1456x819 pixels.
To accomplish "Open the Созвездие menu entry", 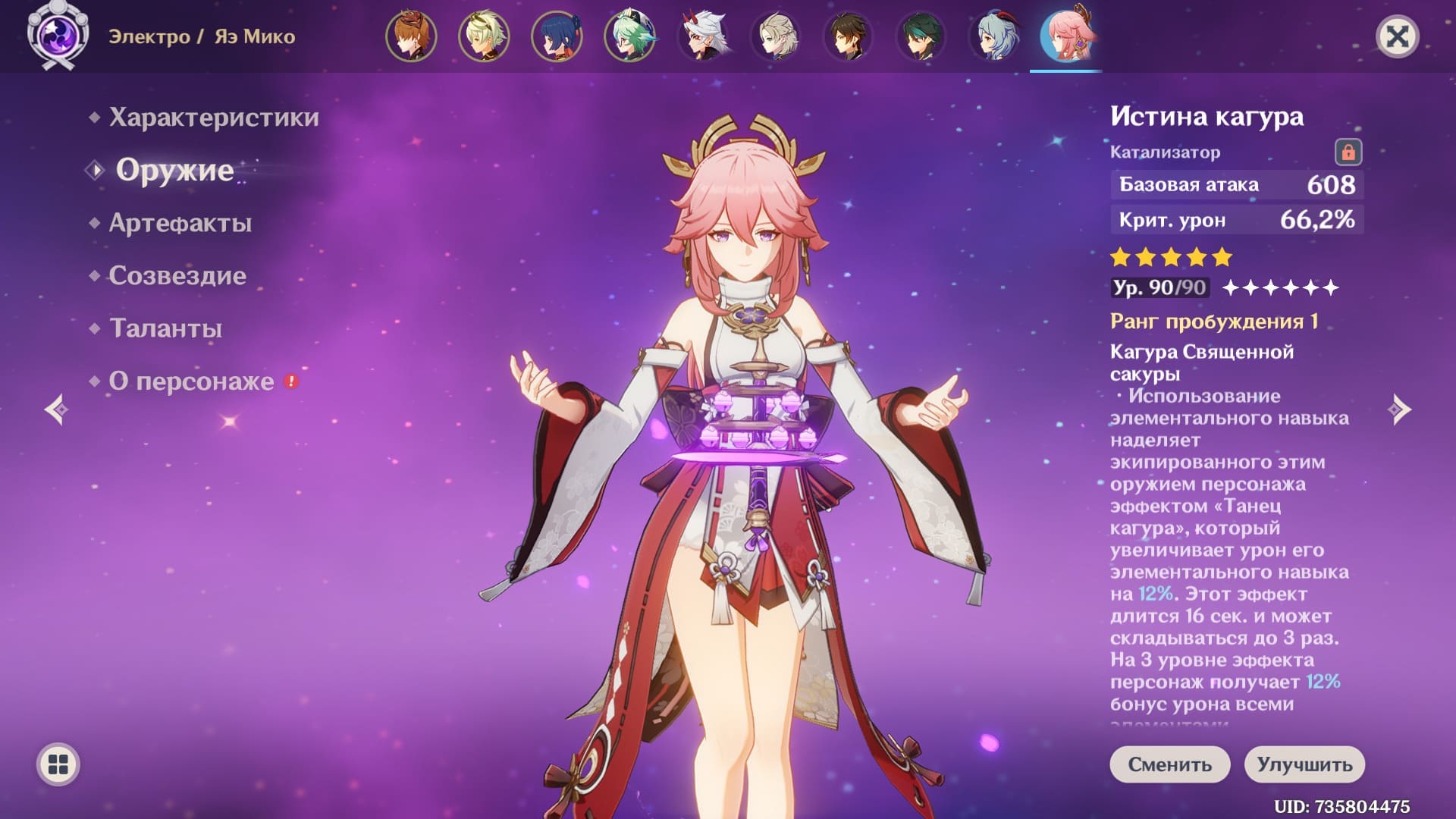I will [177, 275].
